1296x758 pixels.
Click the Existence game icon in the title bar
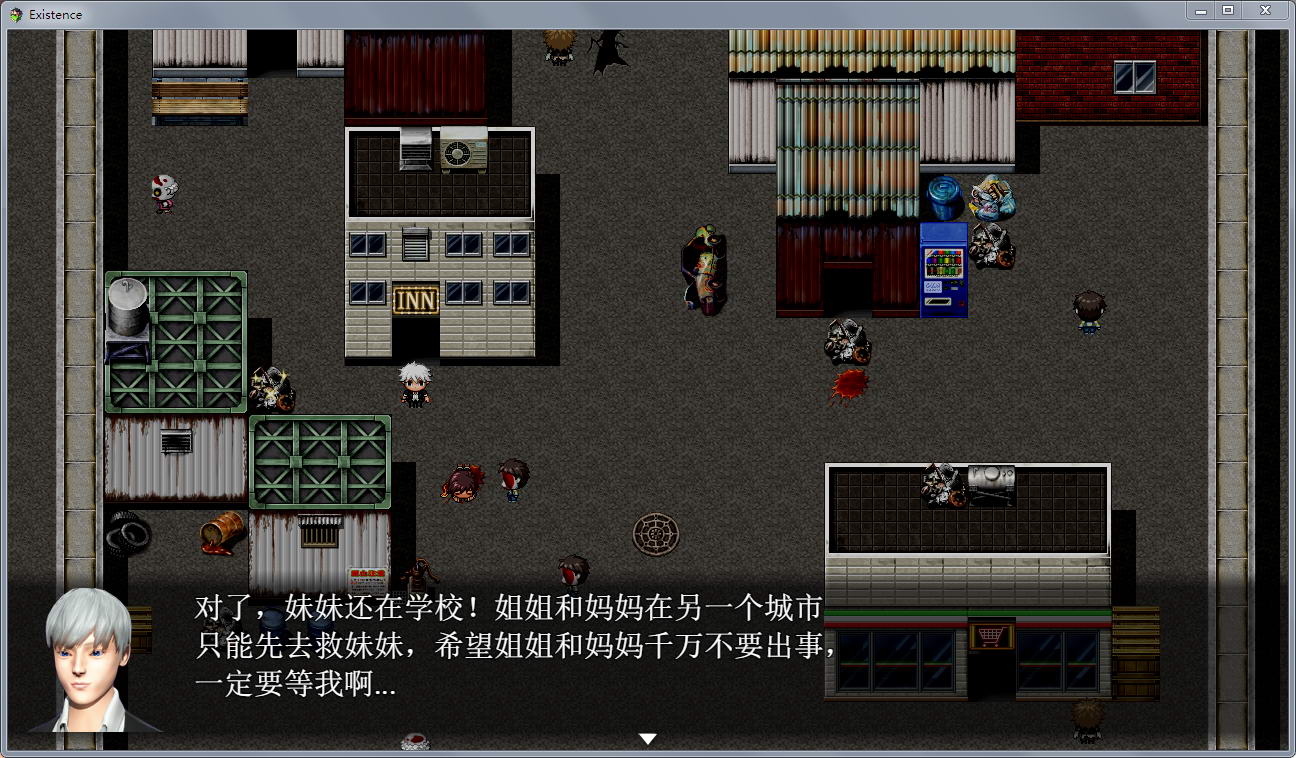click(14, 14)
